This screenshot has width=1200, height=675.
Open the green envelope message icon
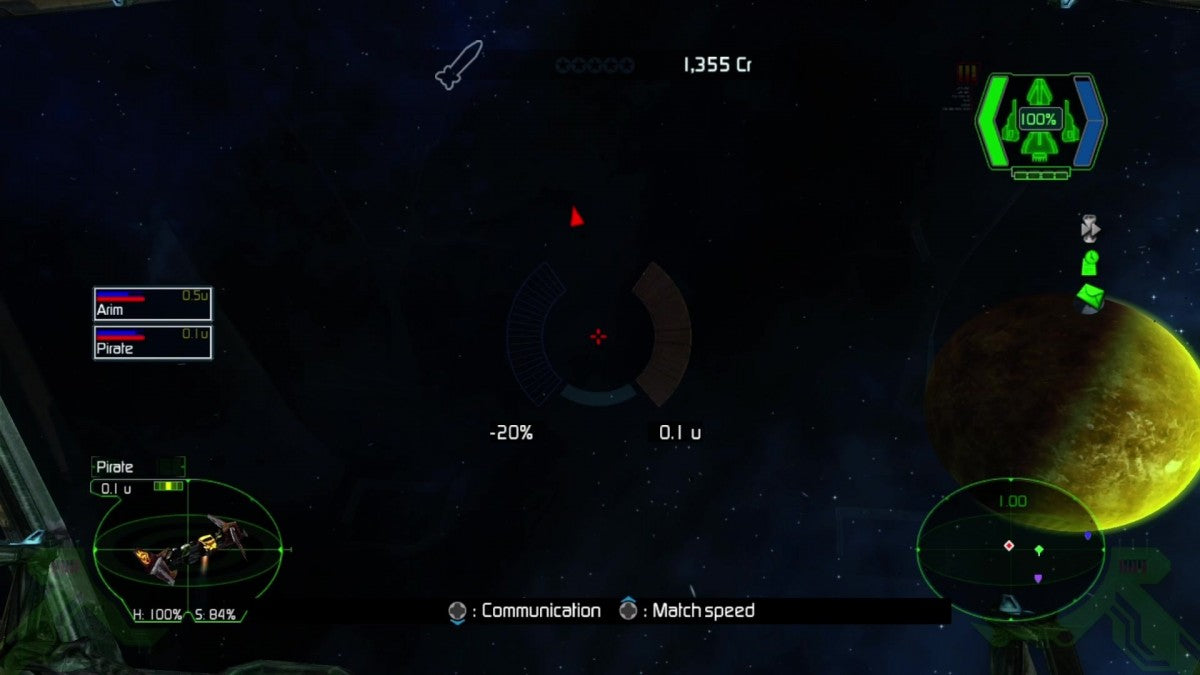point(1091,296)
